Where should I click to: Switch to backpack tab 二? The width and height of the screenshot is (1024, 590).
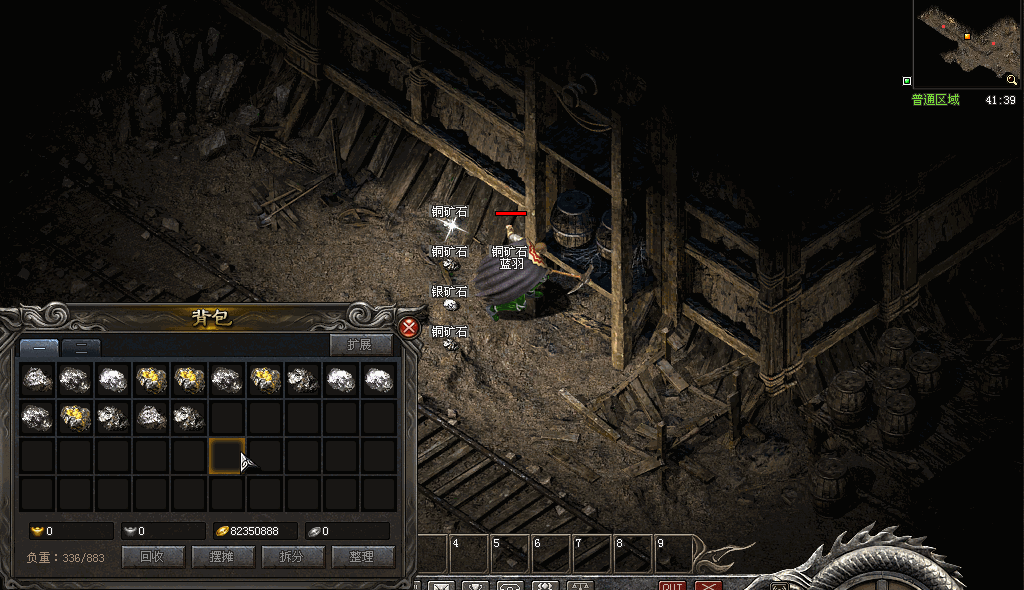(81, 348)
